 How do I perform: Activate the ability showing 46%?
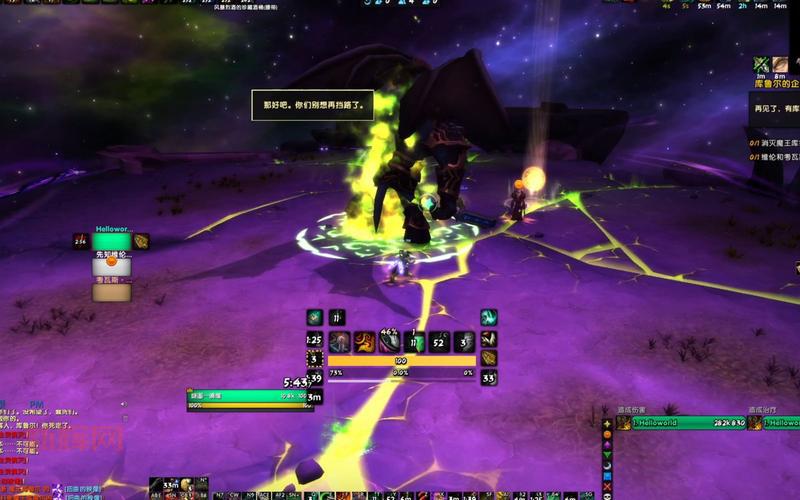pyautogui.click(x=390, y=342)
